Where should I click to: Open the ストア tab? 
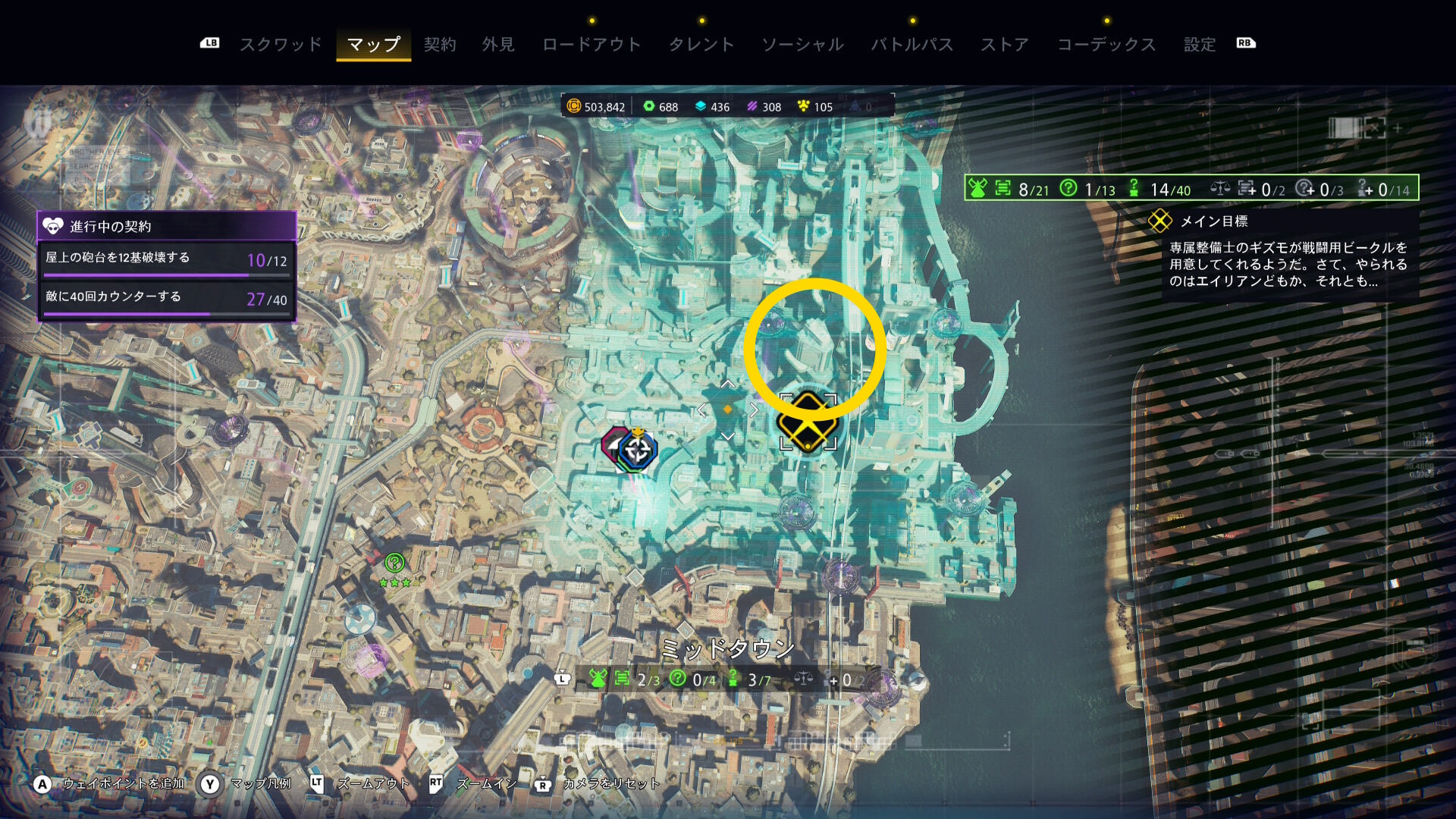(1005, 45)
